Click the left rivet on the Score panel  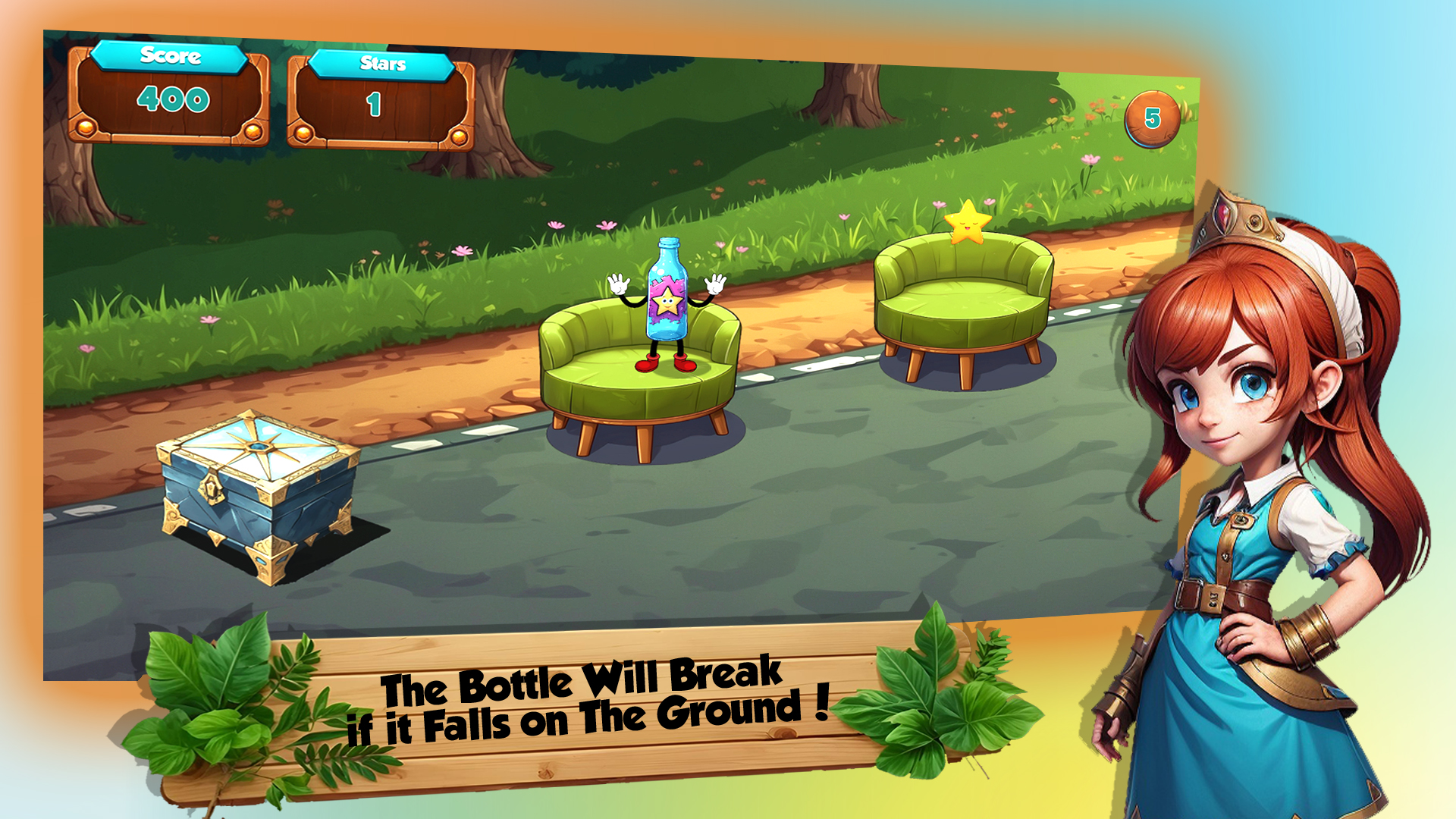[x=85, y=127]
